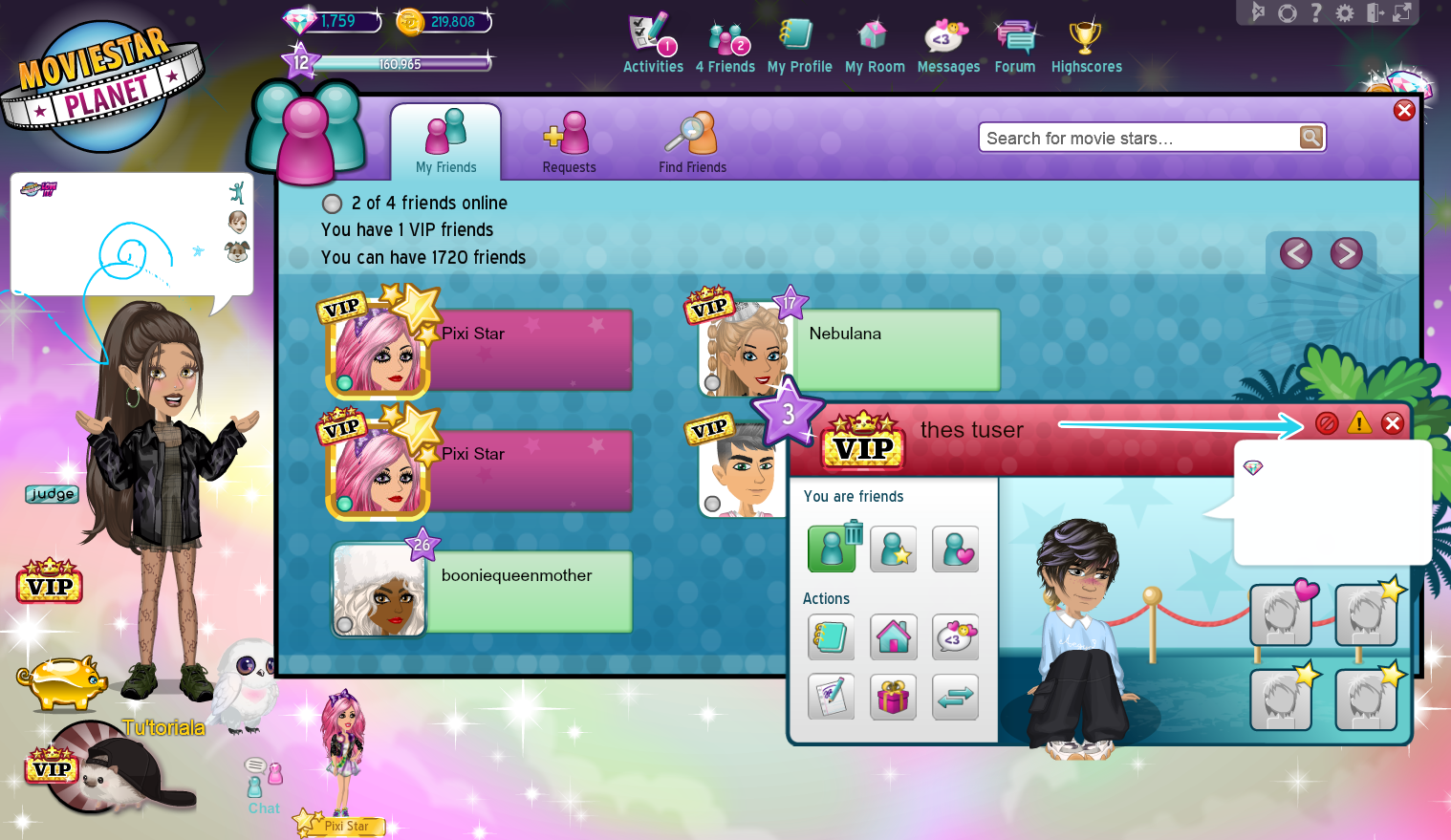Select the gift box icon to send a present
The image size is (1451, 840).
[x=892, y=697]
